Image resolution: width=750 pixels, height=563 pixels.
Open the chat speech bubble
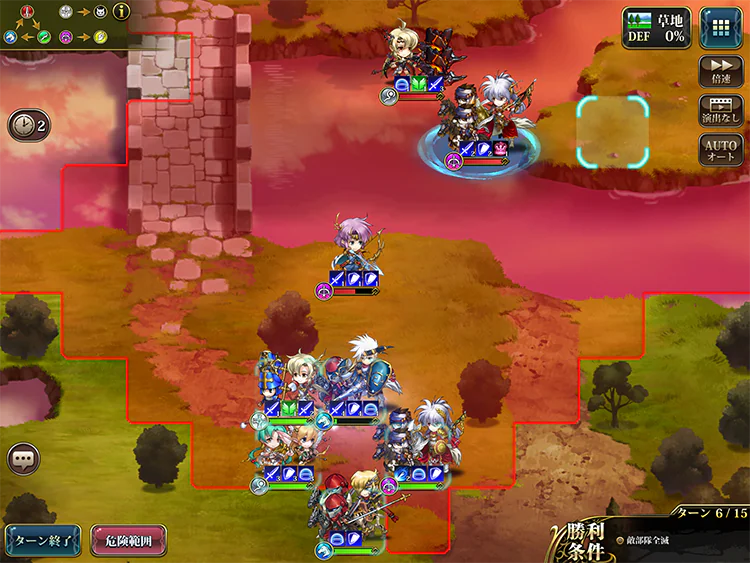(x=23, y=459)
